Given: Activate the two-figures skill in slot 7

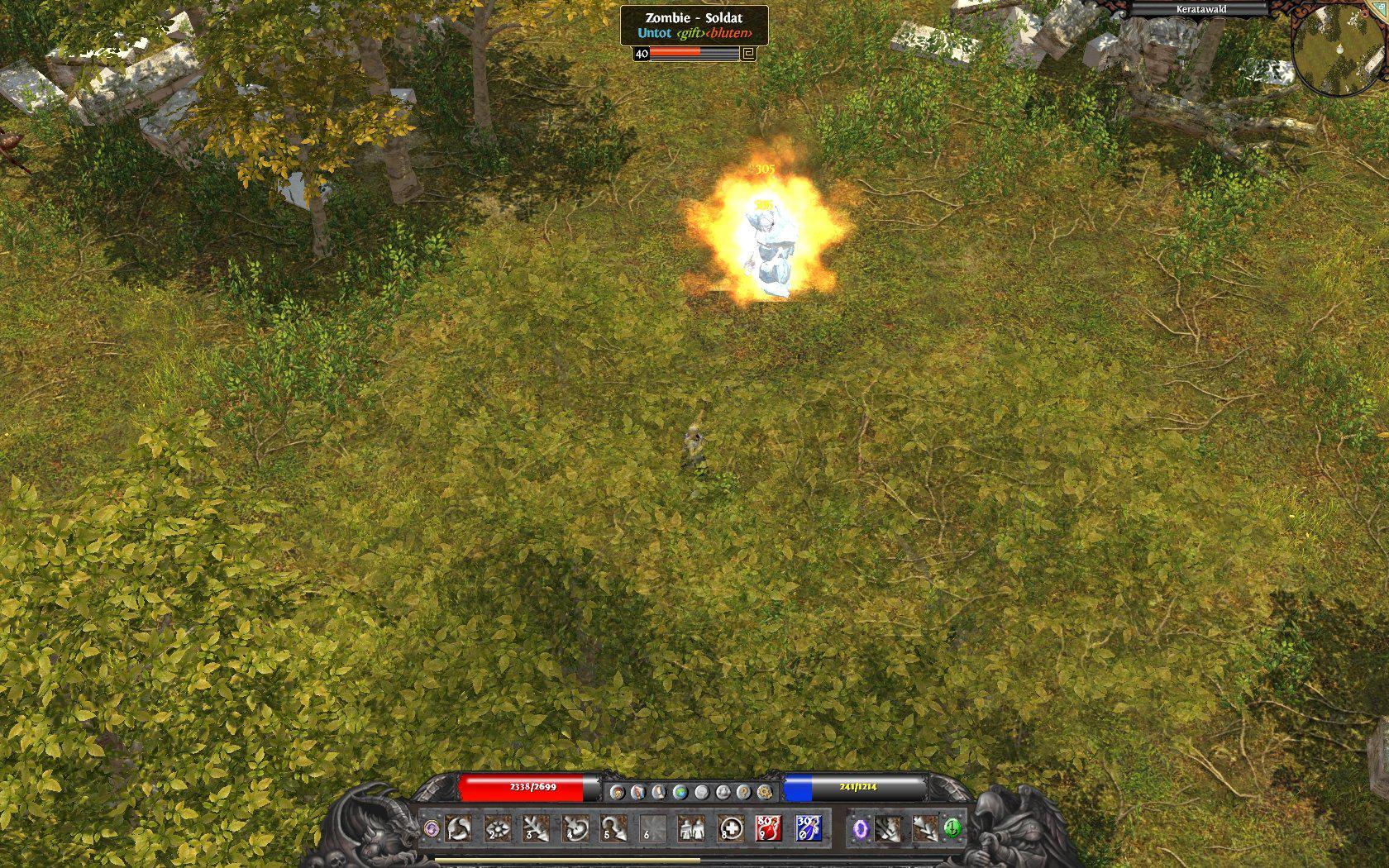Looking at the screenshot, I should [x=691, y=827].
